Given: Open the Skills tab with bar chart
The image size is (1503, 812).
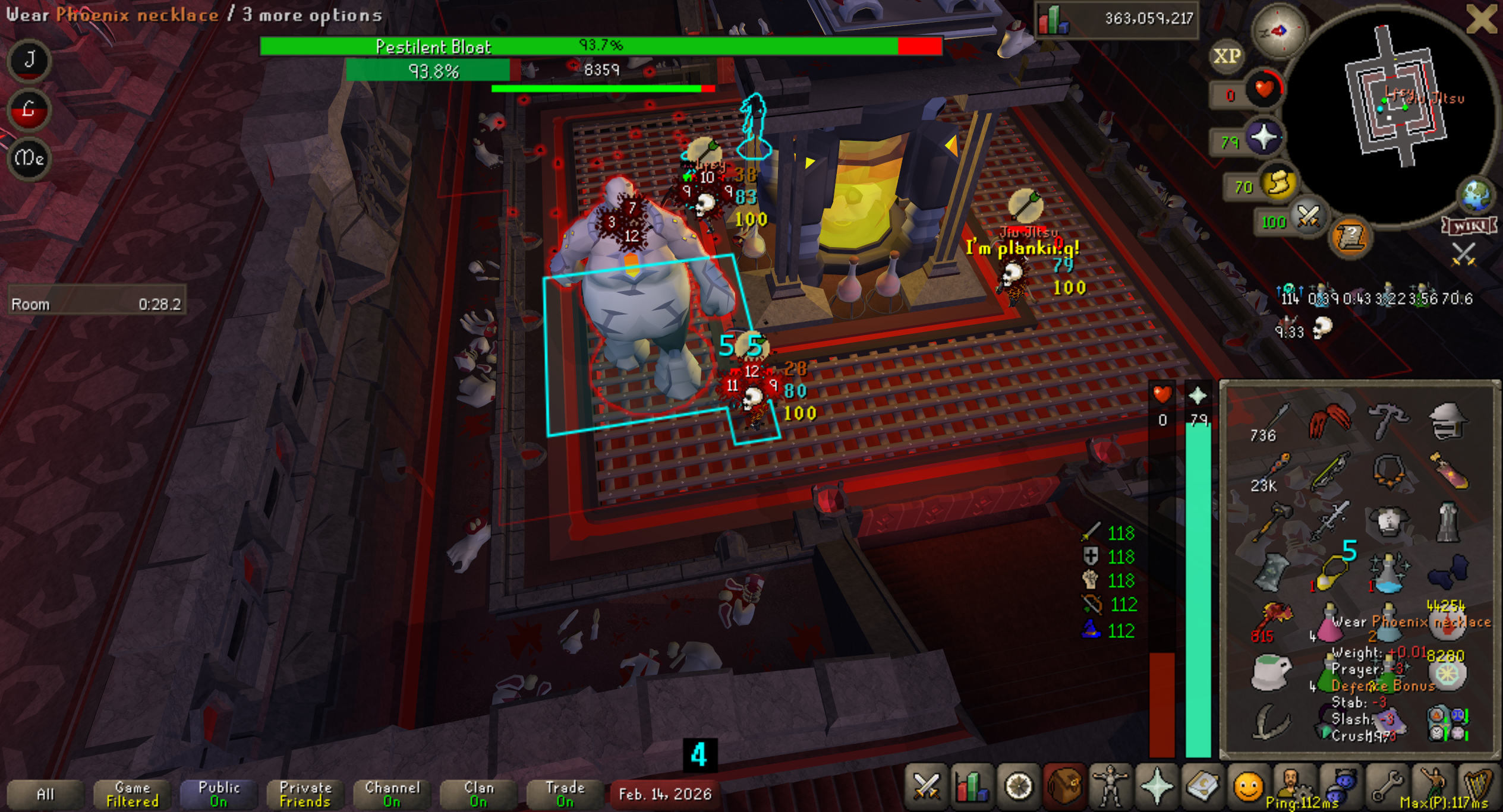Looking at the screenshot, I should tap(971, 787).
